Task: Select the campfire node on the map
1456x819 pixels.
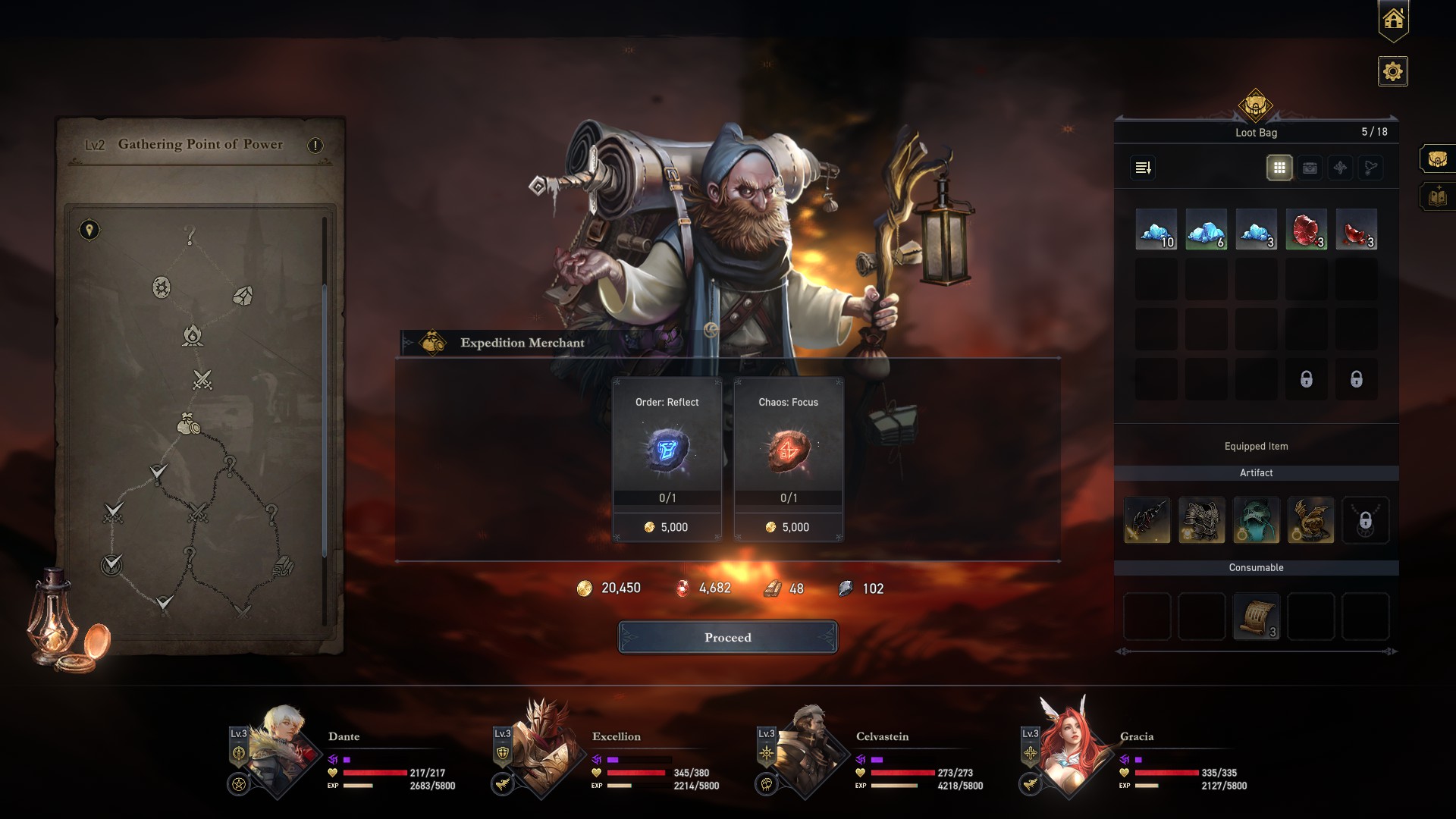Action: click(x=193, y=334)
